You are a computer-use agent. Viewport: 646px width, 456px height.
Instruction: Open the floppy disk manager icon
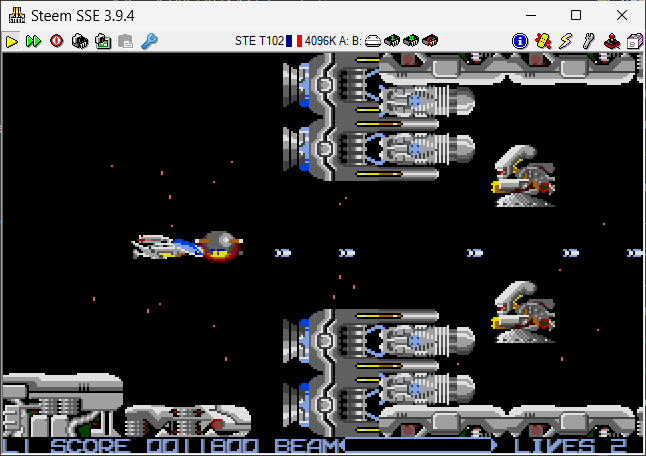click(x=634, y=41)
